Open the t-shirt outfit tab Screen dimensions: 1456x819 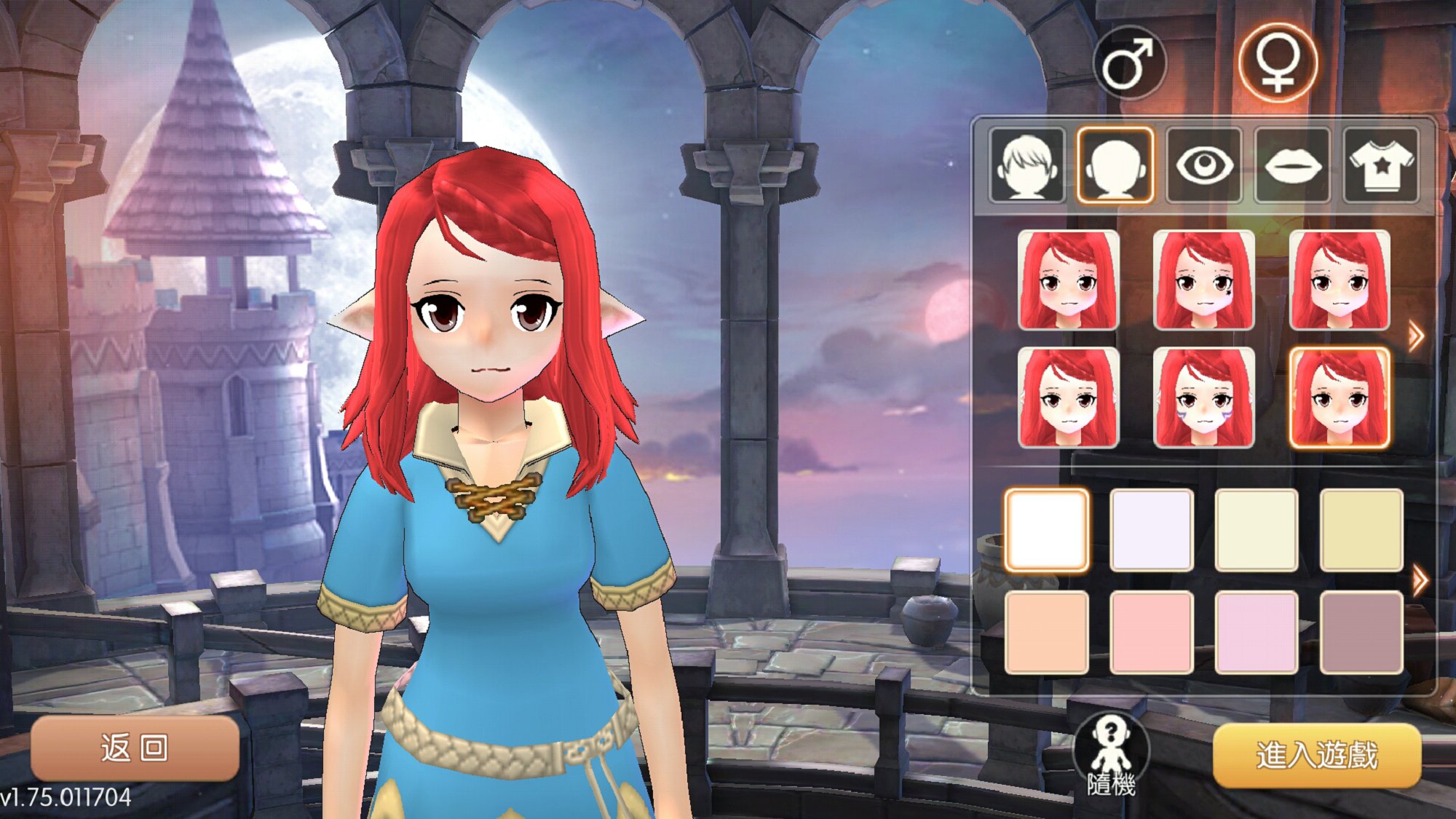pyautogui.click(x=1381, y=165)
